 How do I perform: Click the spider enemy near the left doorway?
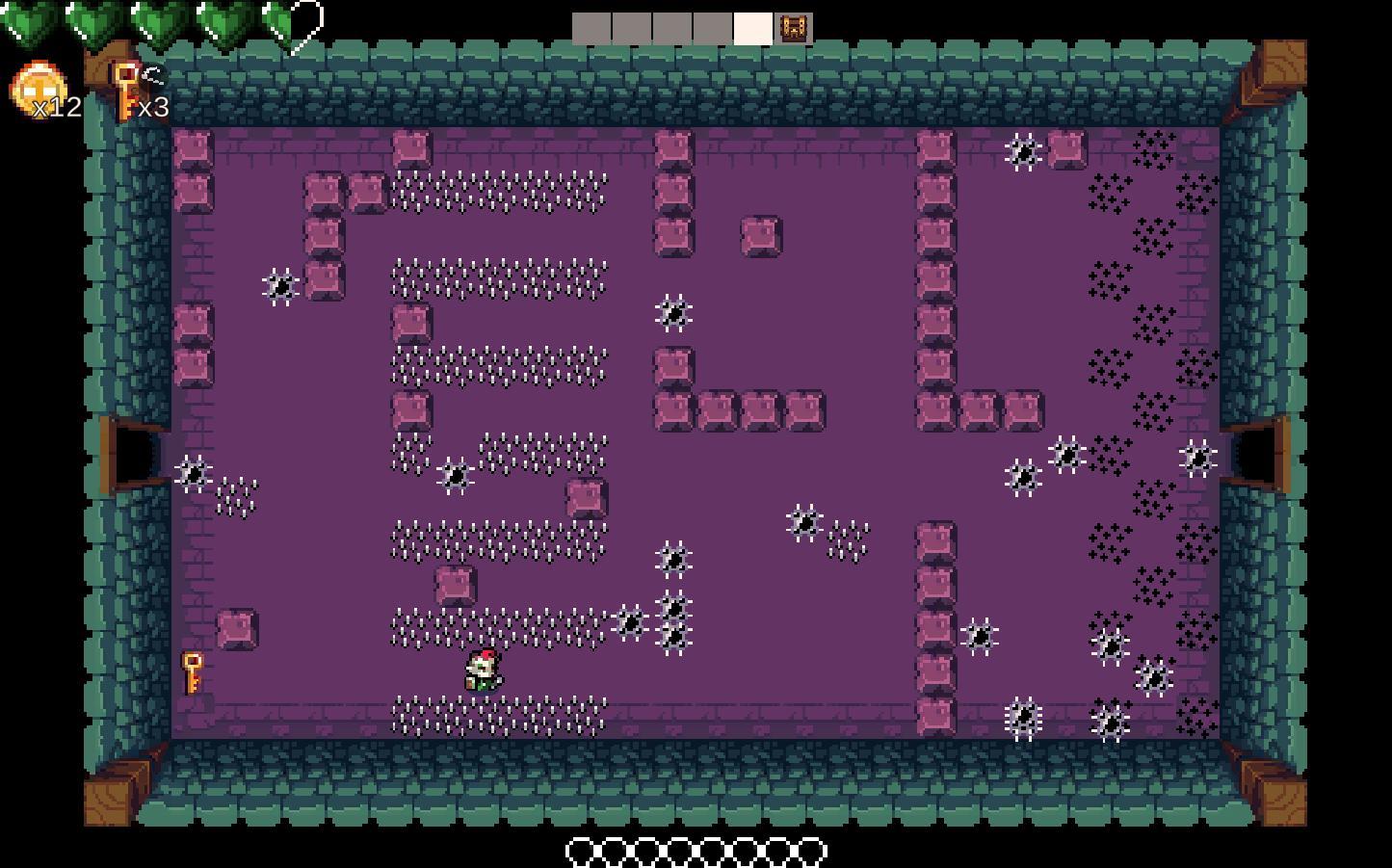[193, 474]
